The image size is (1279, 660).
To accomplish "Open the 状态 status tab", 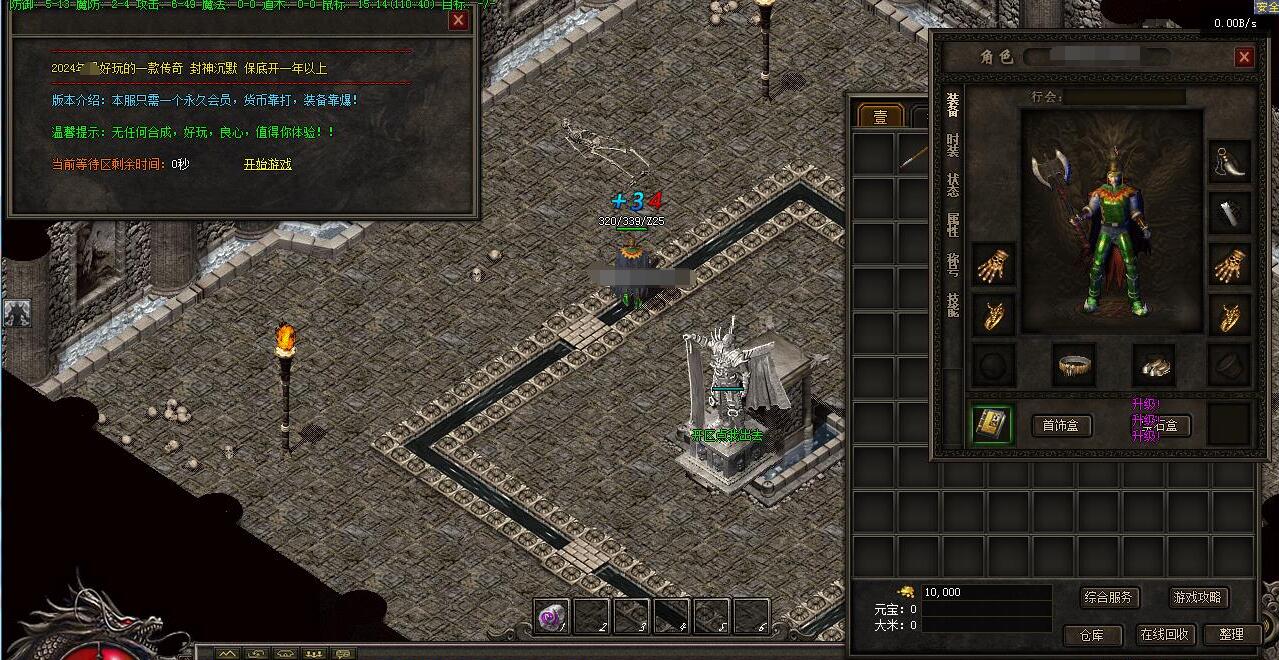I will [x=953, y=185].
